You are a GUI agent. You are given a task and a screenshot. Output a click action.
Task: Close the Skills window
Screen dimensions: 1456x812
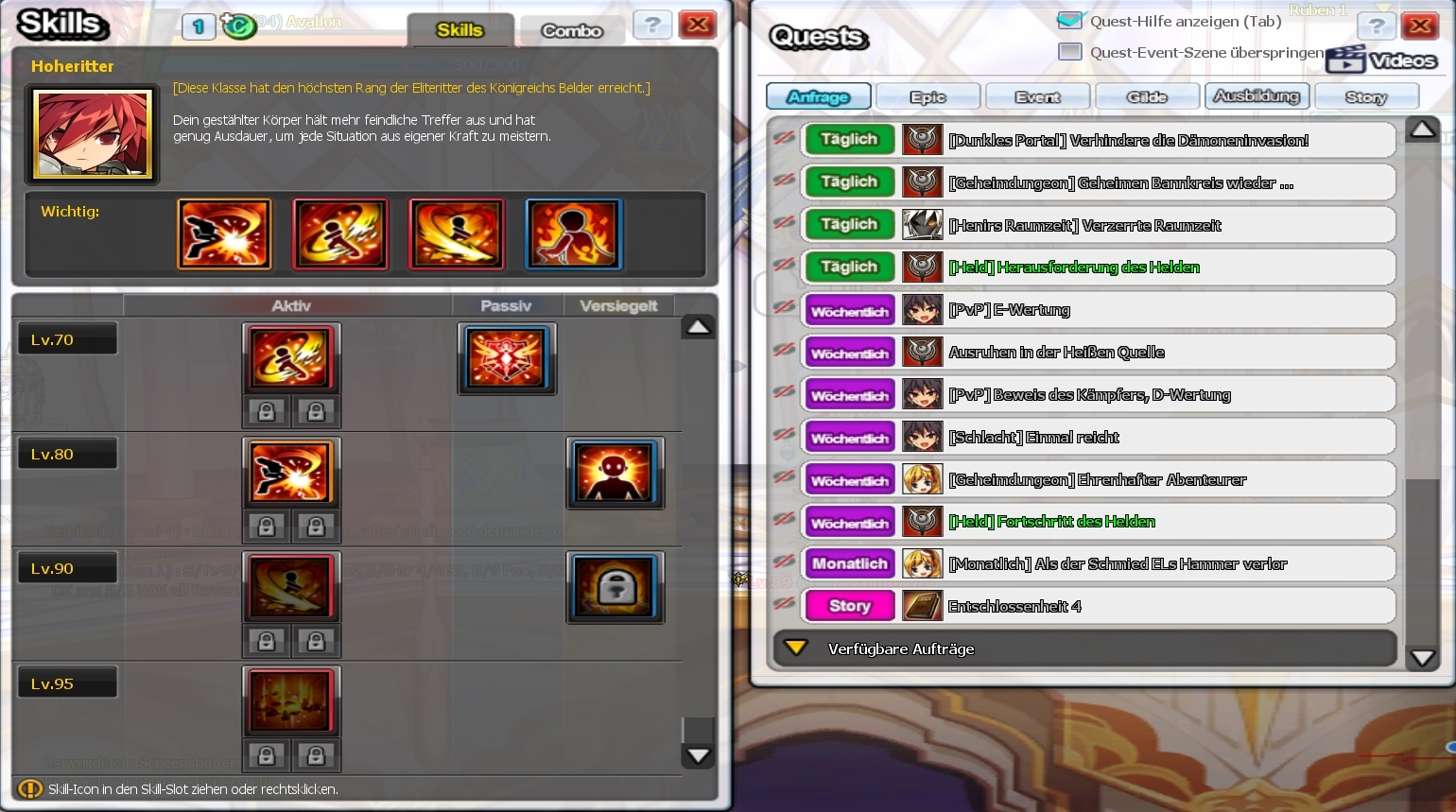(698, 25)
